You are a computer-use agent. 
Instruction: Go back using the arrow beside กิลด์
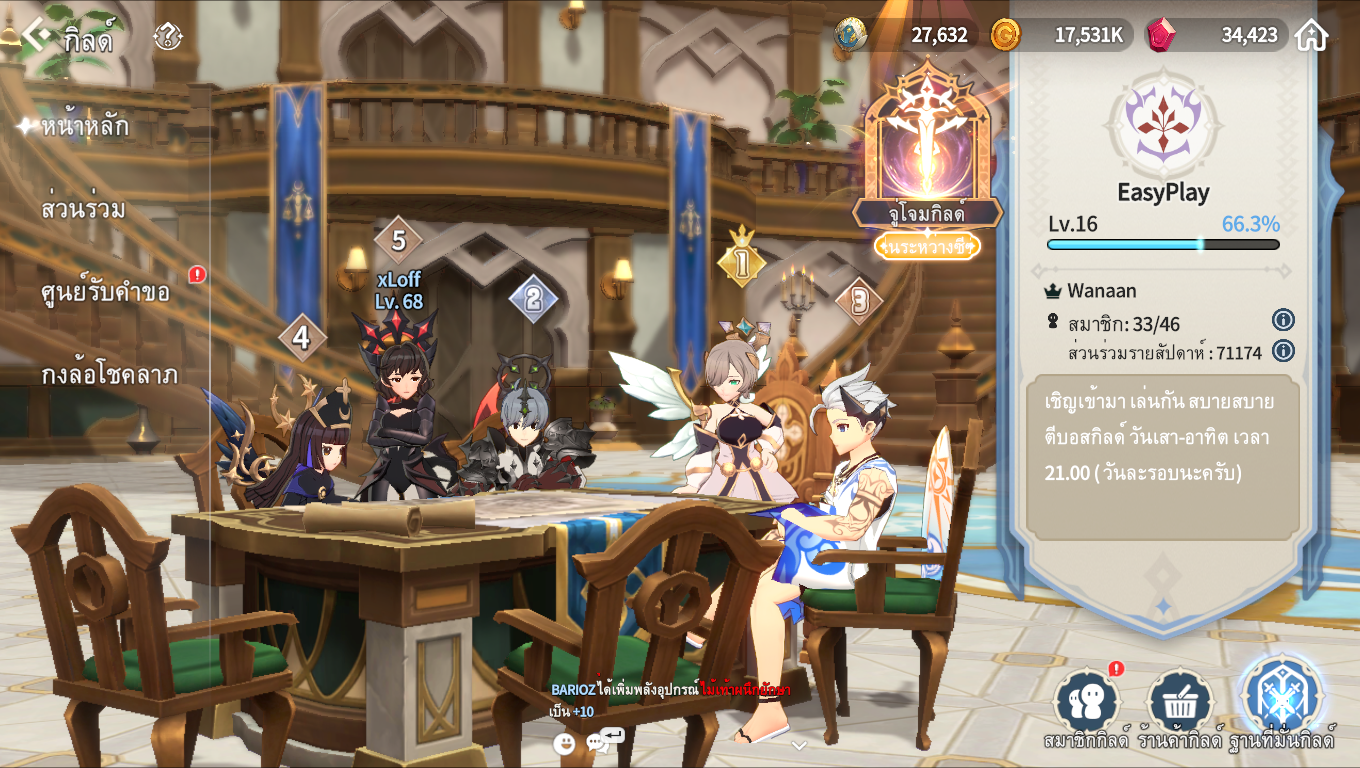(x=37, y=36)
